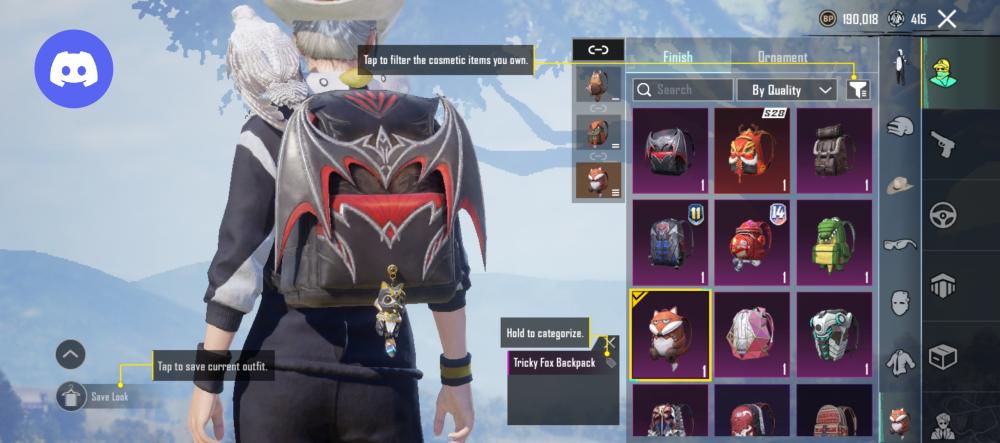Select the black bat-wing backpack

click(x=670, y=149)
